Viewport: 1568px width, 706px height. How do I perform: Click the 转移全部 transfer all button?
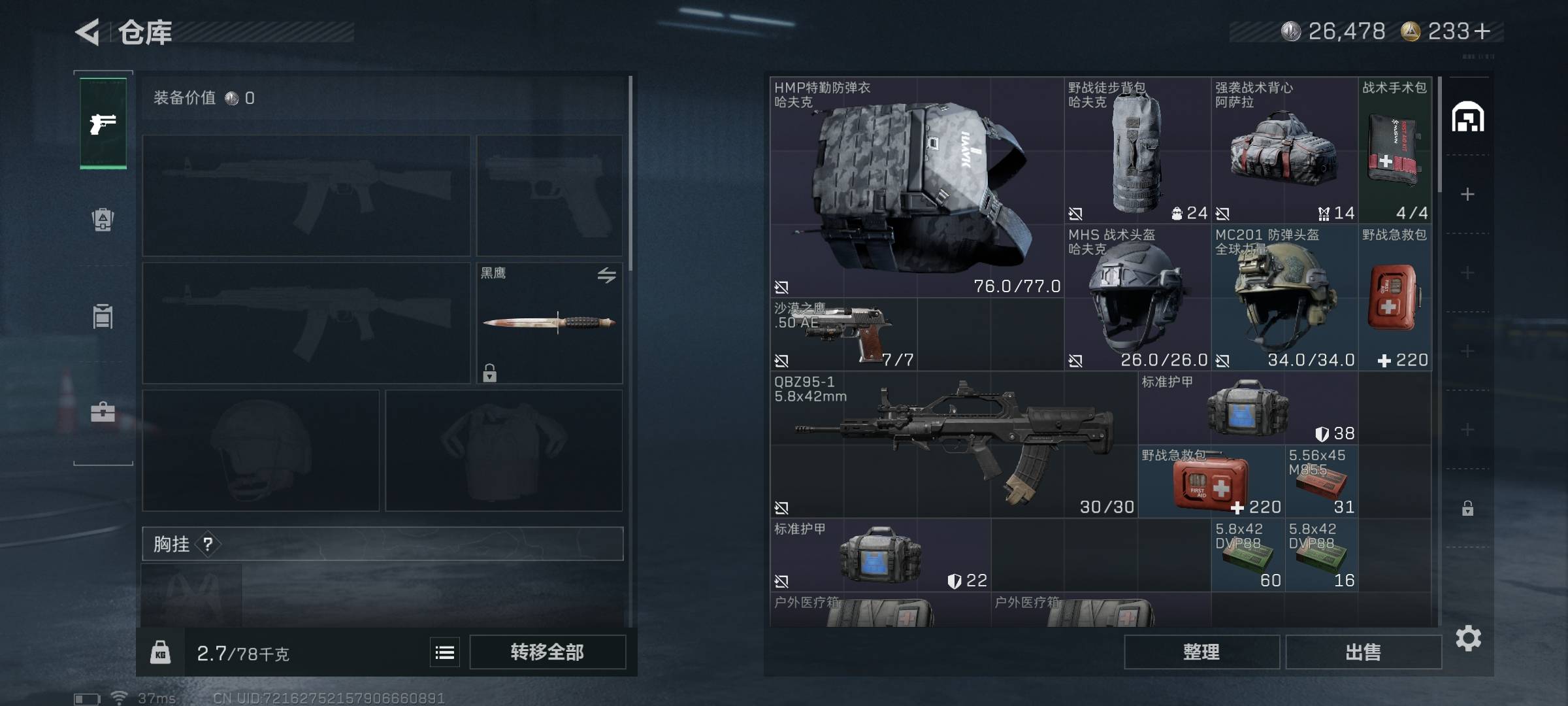tap(547, 652)
